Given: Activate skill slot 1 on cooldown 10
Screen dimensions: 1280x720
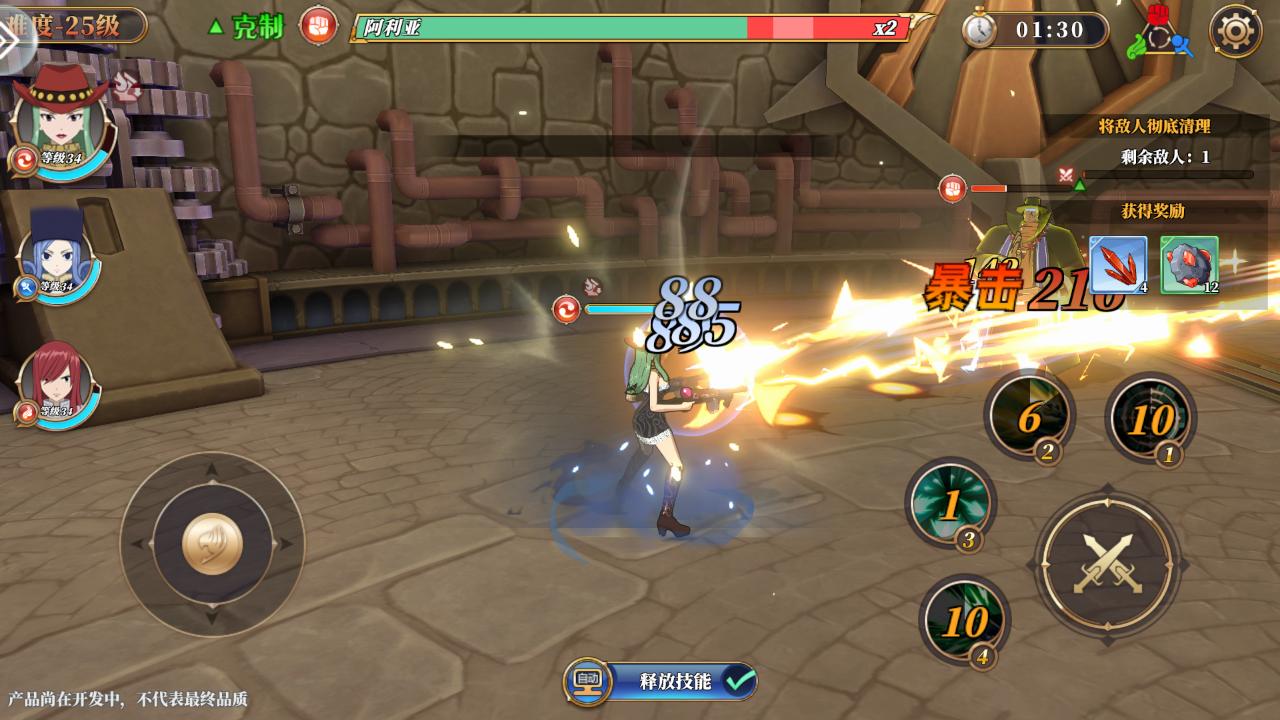Looking at the screenshot, I should 1150,418.
